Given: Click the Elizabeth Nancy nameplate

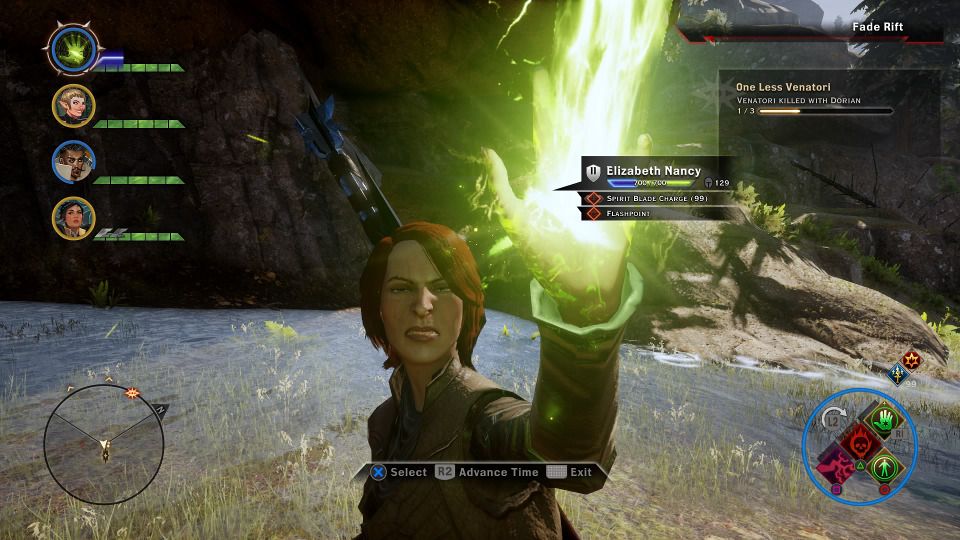Looking at the screenshot, I should 653,171.
